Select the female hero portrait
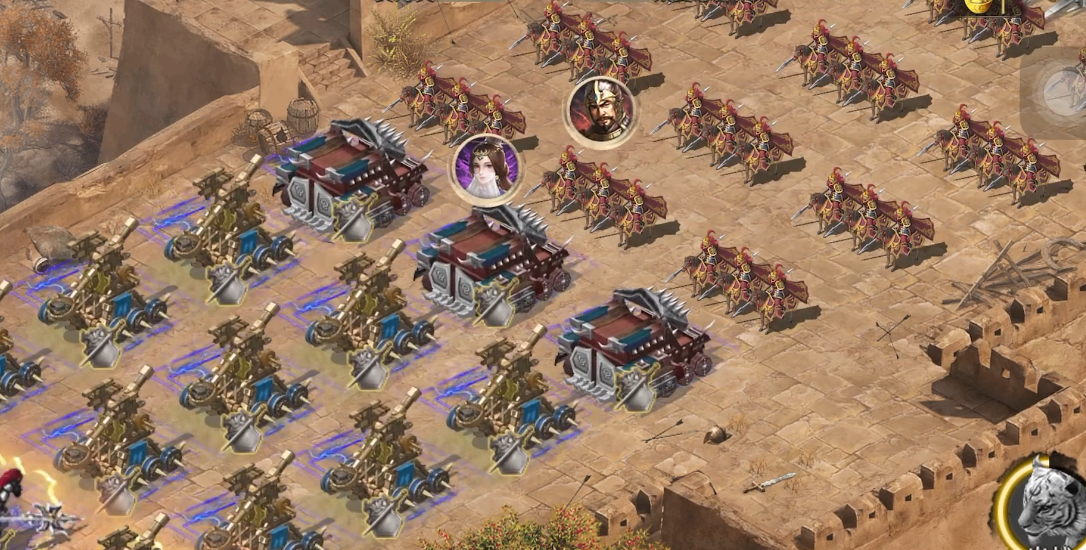This screenshot has height=550, width=1086. (487, 168)
